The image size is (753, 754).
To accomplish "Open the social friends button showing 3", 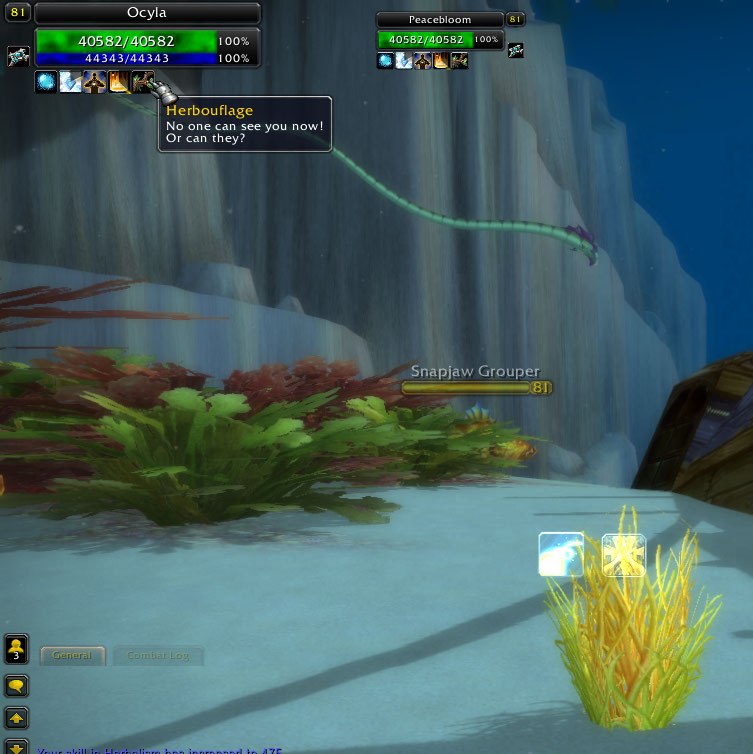I will click(x=17, y=650).
